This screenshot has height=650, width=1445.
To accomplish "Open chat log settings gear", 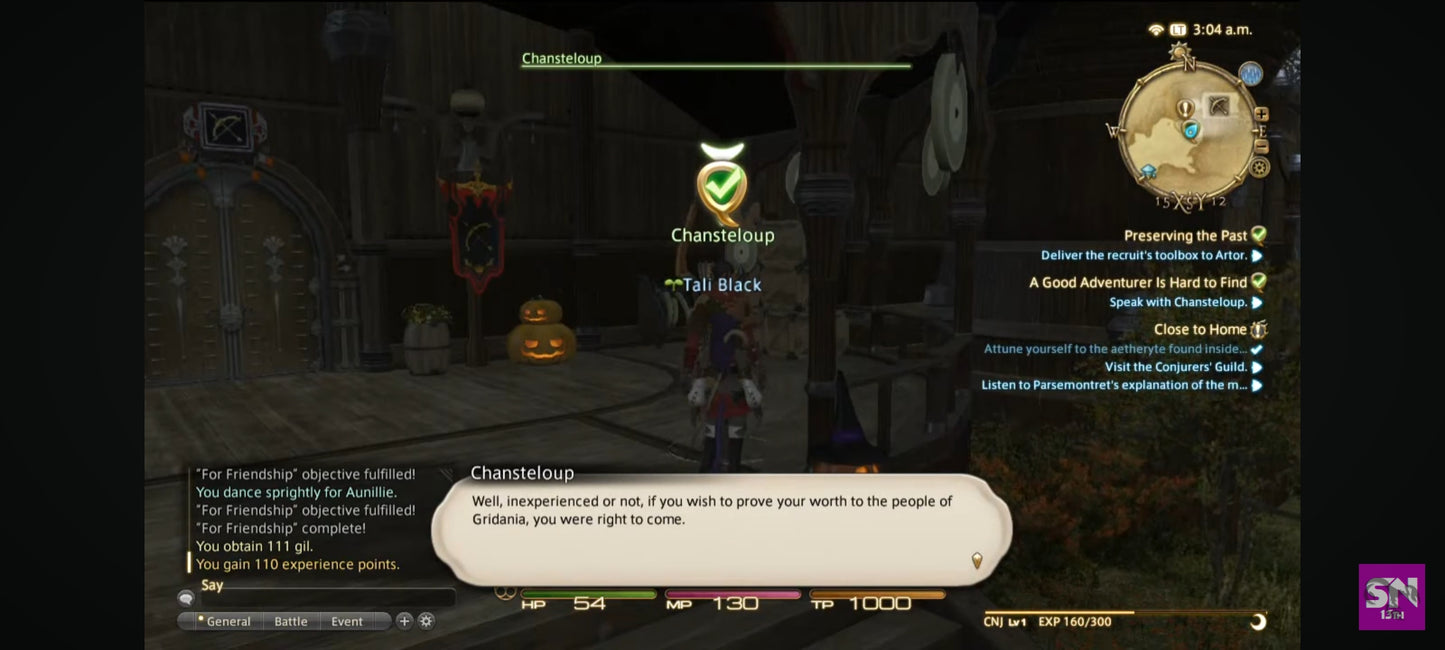I will pos(426,621).
